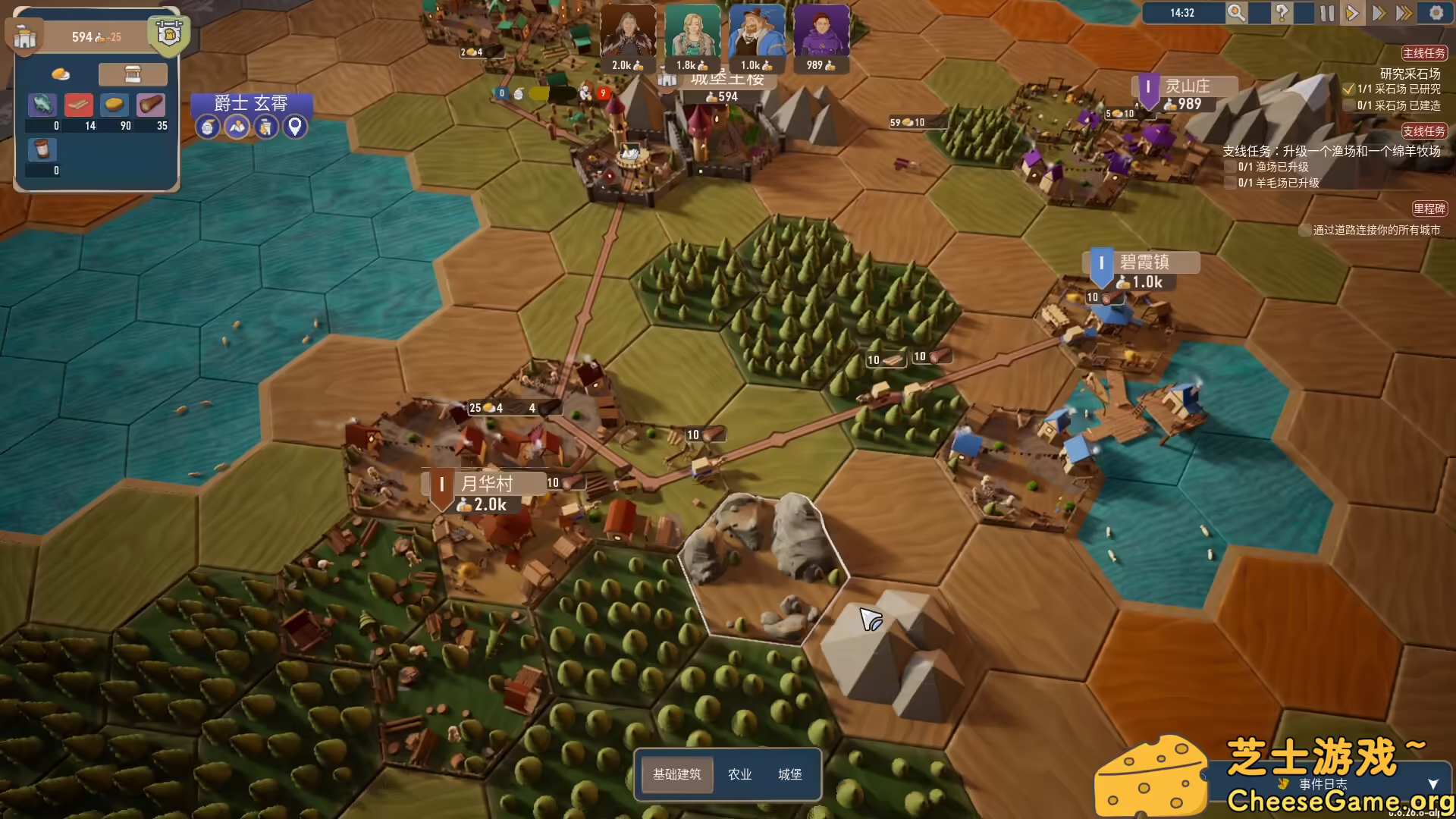Viewport: 1456px width, 819px height.
Task: Set game to normal play speed
Action: (x=1352, y=13)
